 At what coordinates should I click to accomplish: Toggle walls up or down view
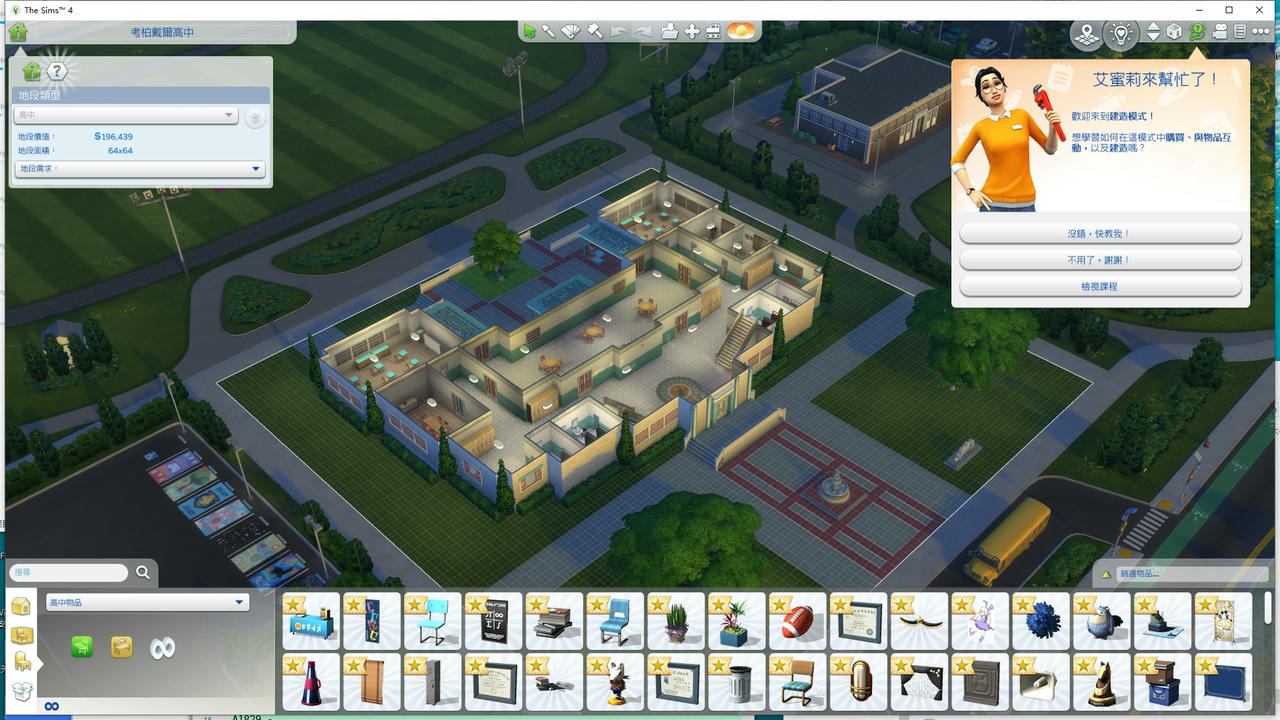click(x=1153, y=32)
